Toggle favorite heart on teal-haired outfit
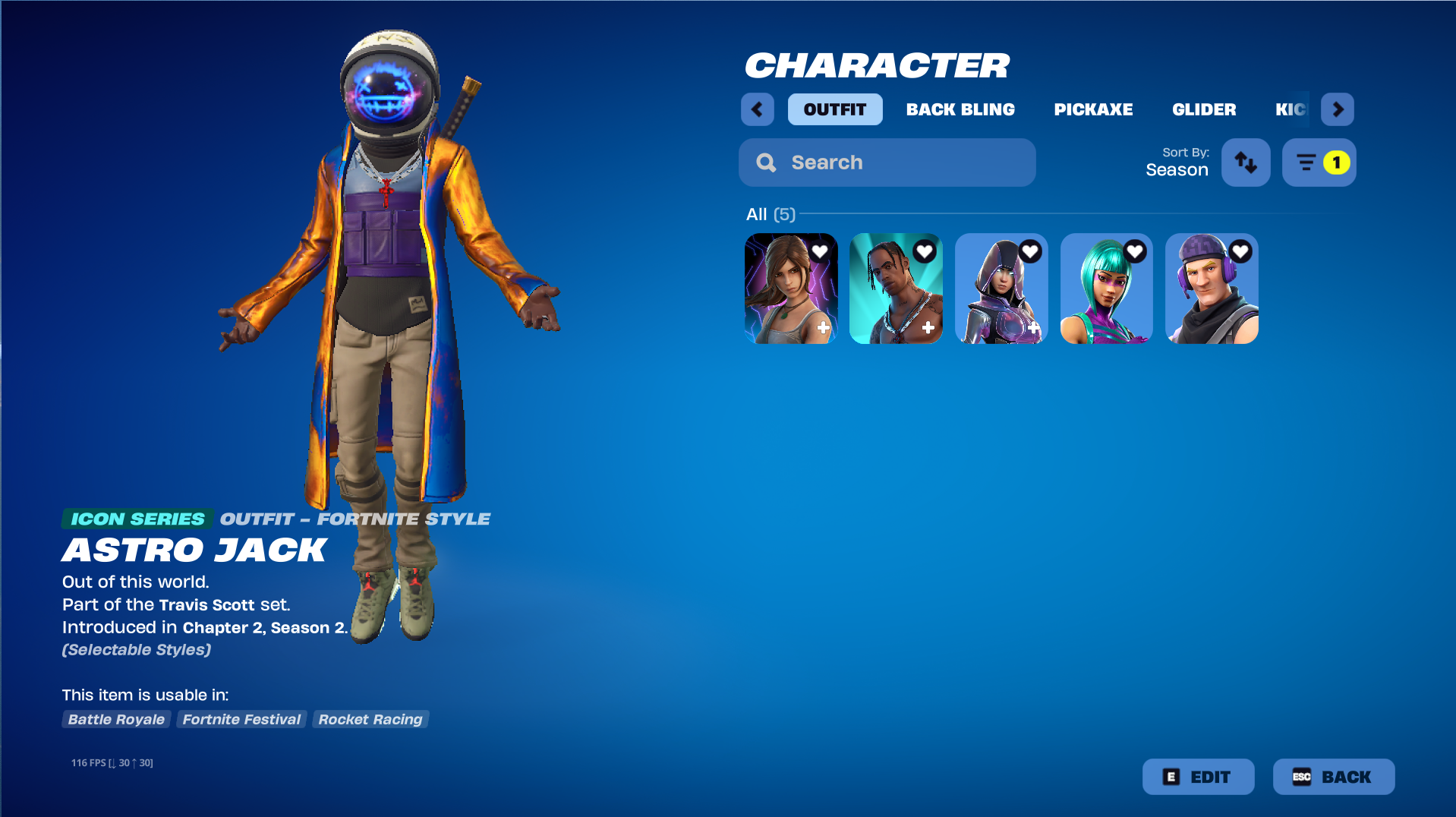1456x817 pixels. pos(1134,251)
